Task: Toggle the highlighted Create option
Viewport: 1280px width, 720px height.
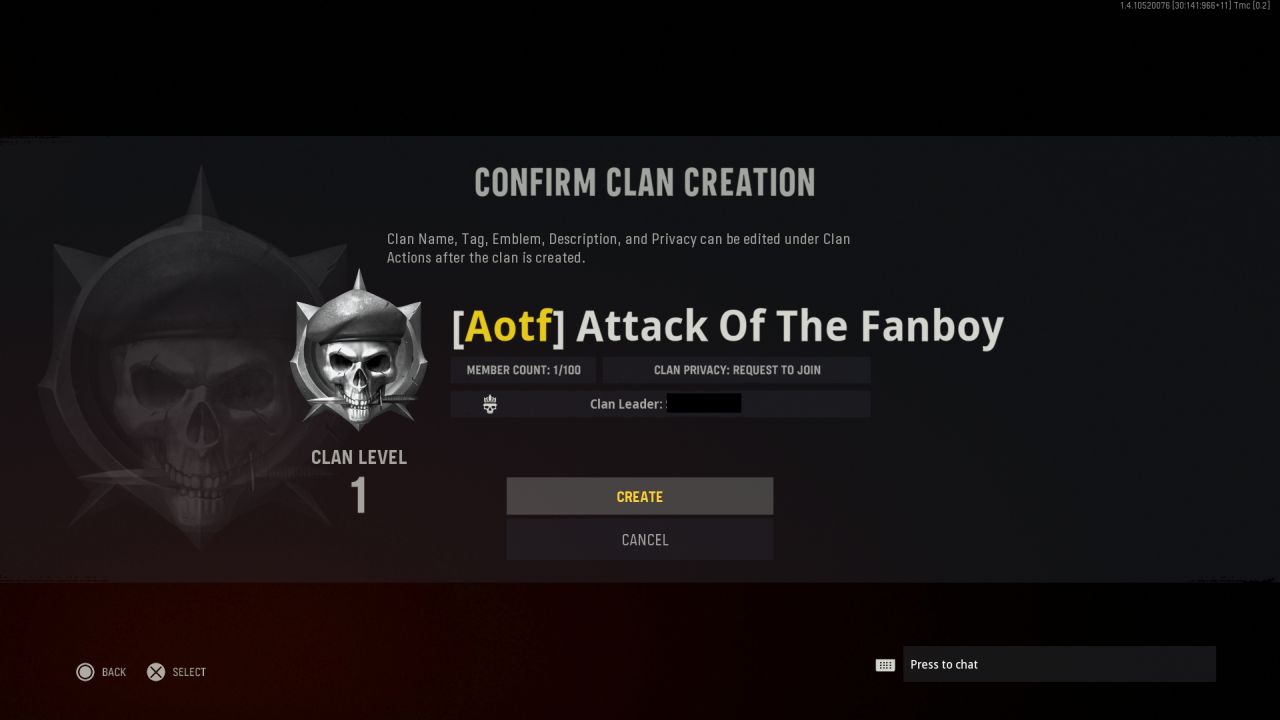Action: point(640,496)
